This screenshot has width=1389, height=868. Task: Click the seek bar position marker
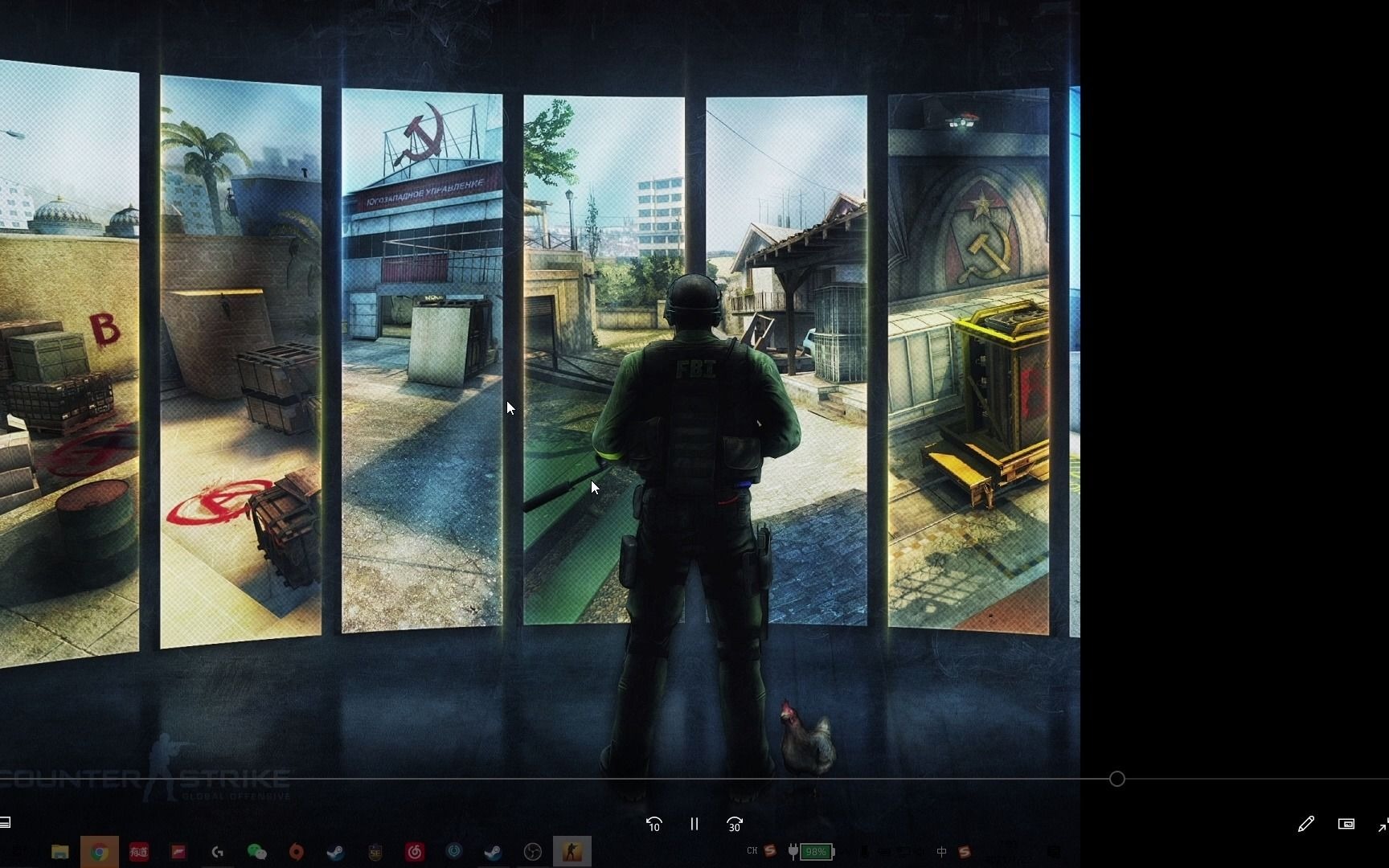pyautogui.click(x=1117, y=779)
